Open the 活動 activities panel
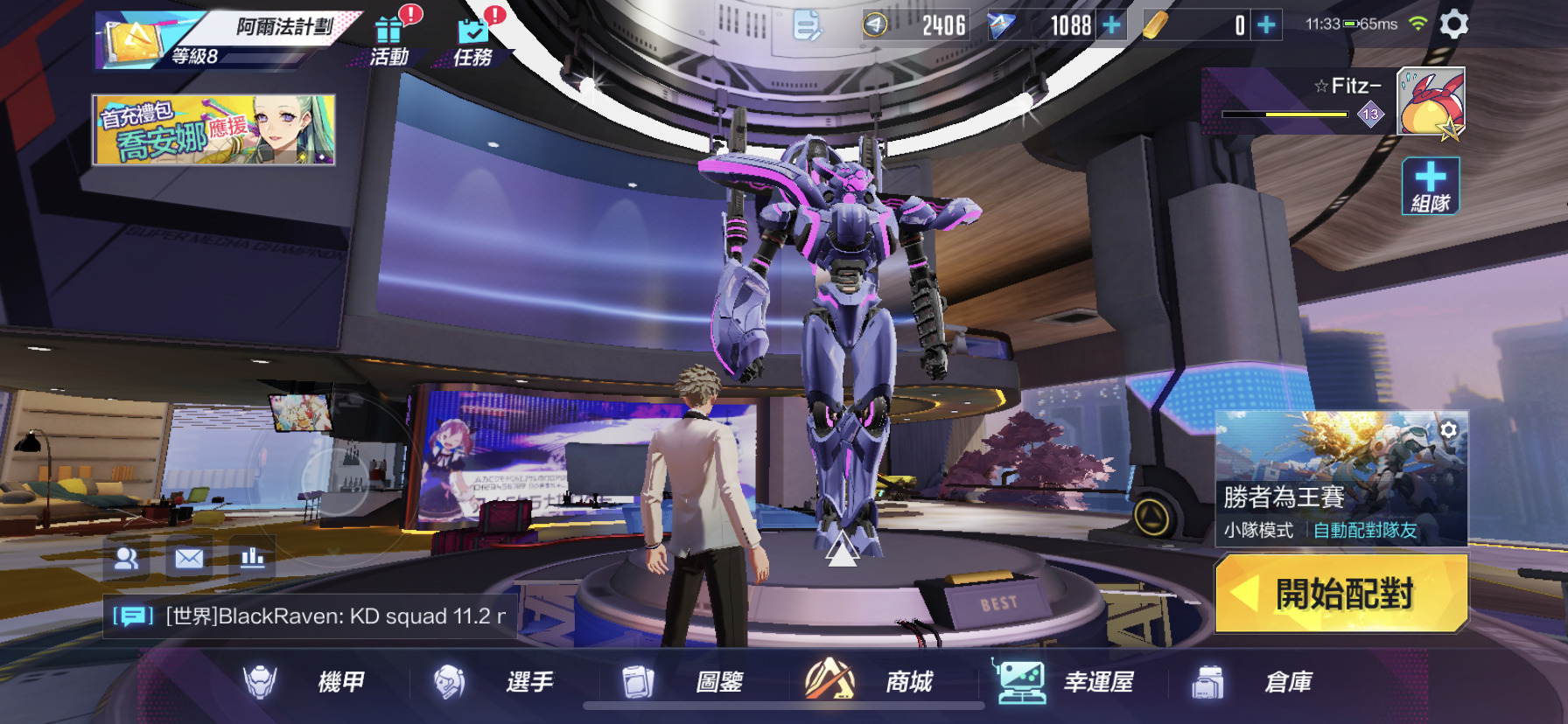Viewport: 1568px width, 724px height. coord(388,37)
